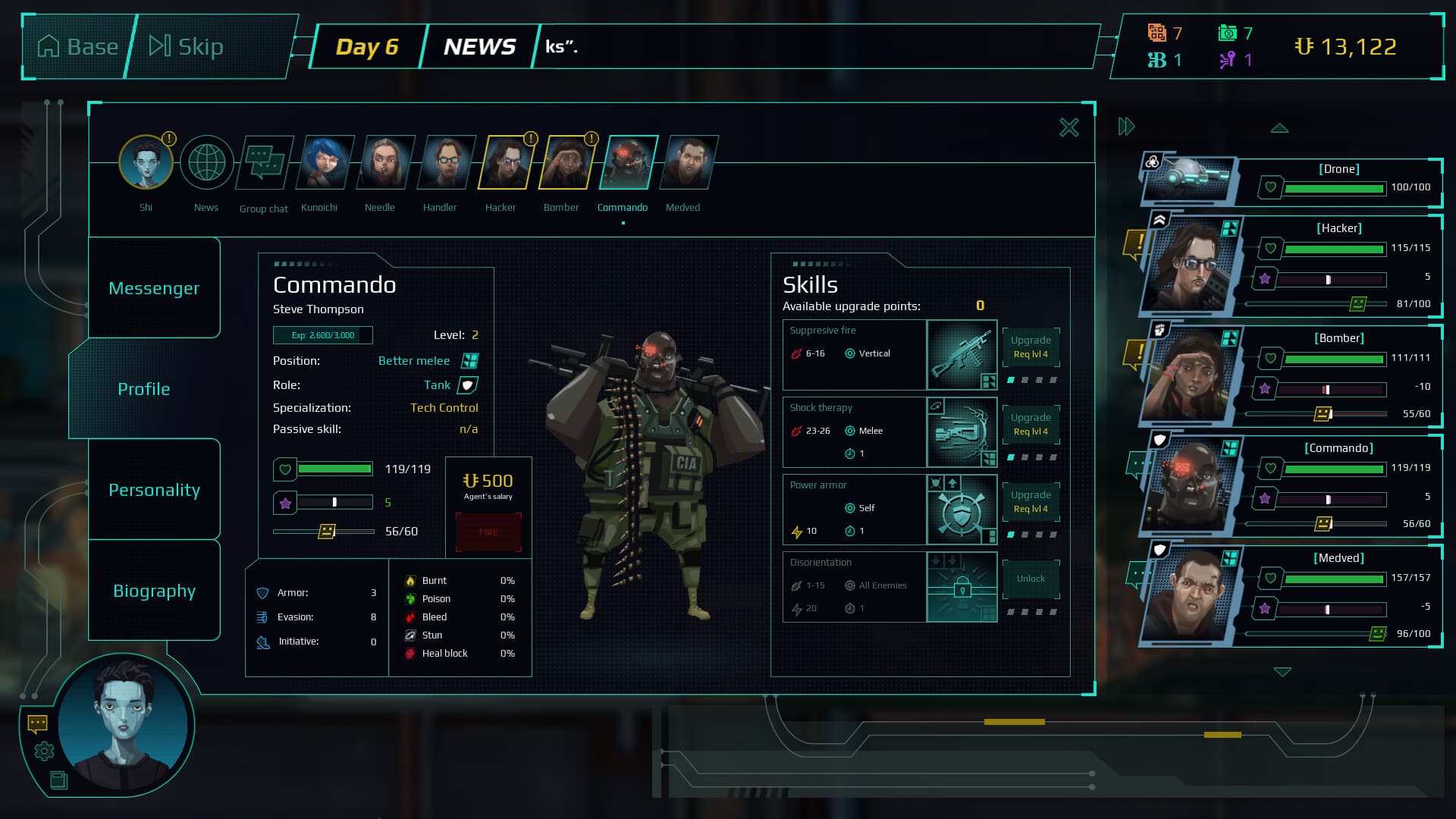The width and height of the screenshot is (1456, 819).
Task: Click the Base home icon
Action: pos(49,45)
